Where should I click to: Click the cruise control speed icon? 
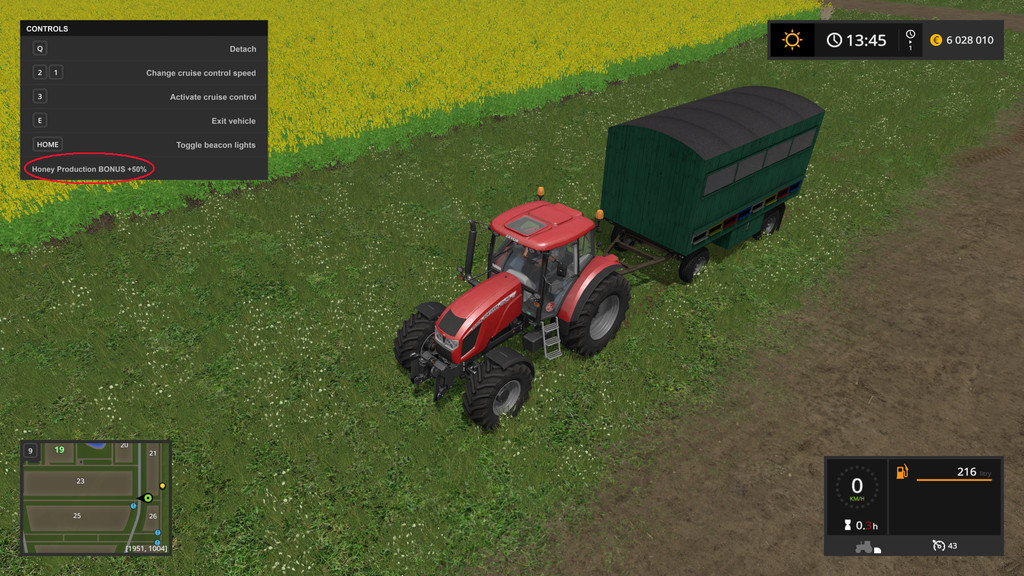[939, 546]
